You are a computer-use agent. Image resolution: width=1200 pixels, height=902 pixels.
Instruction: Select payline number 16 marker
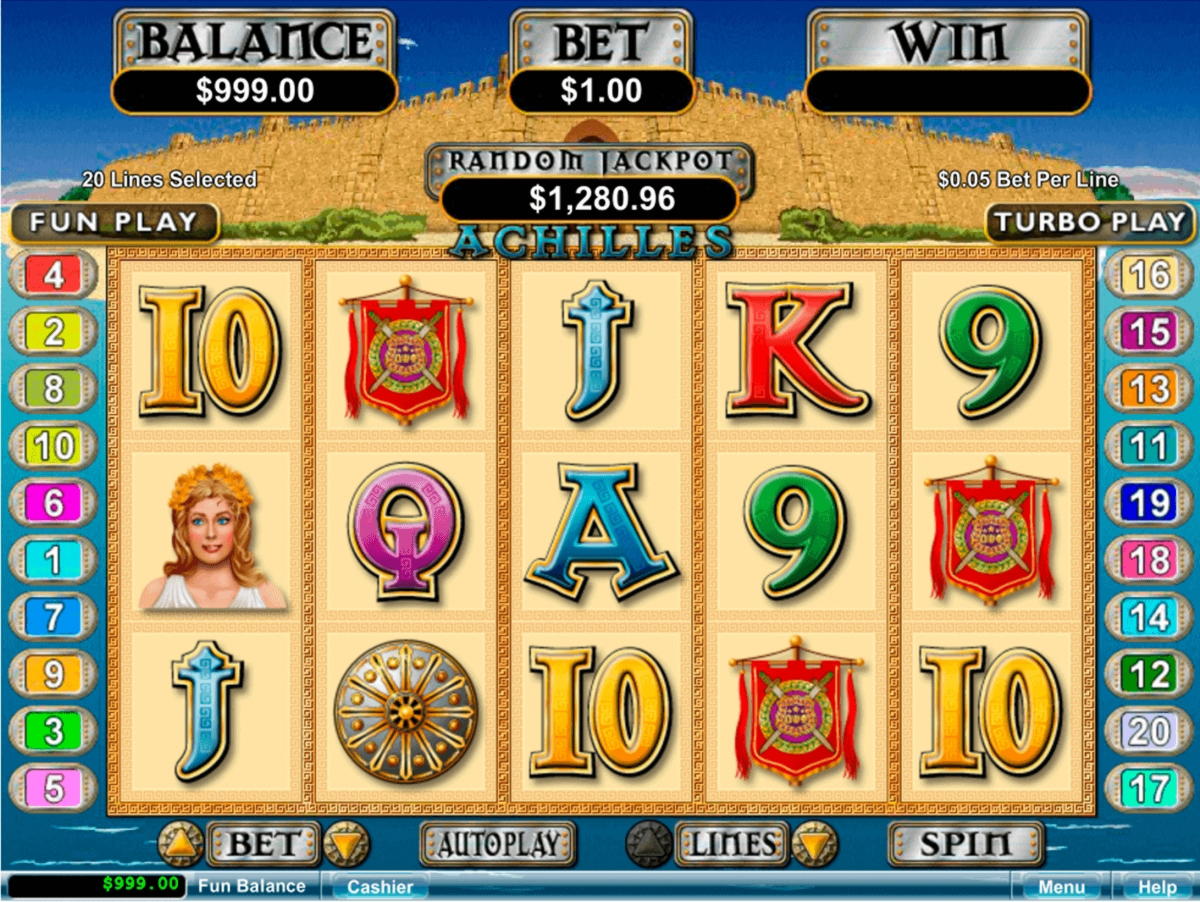1148,275
